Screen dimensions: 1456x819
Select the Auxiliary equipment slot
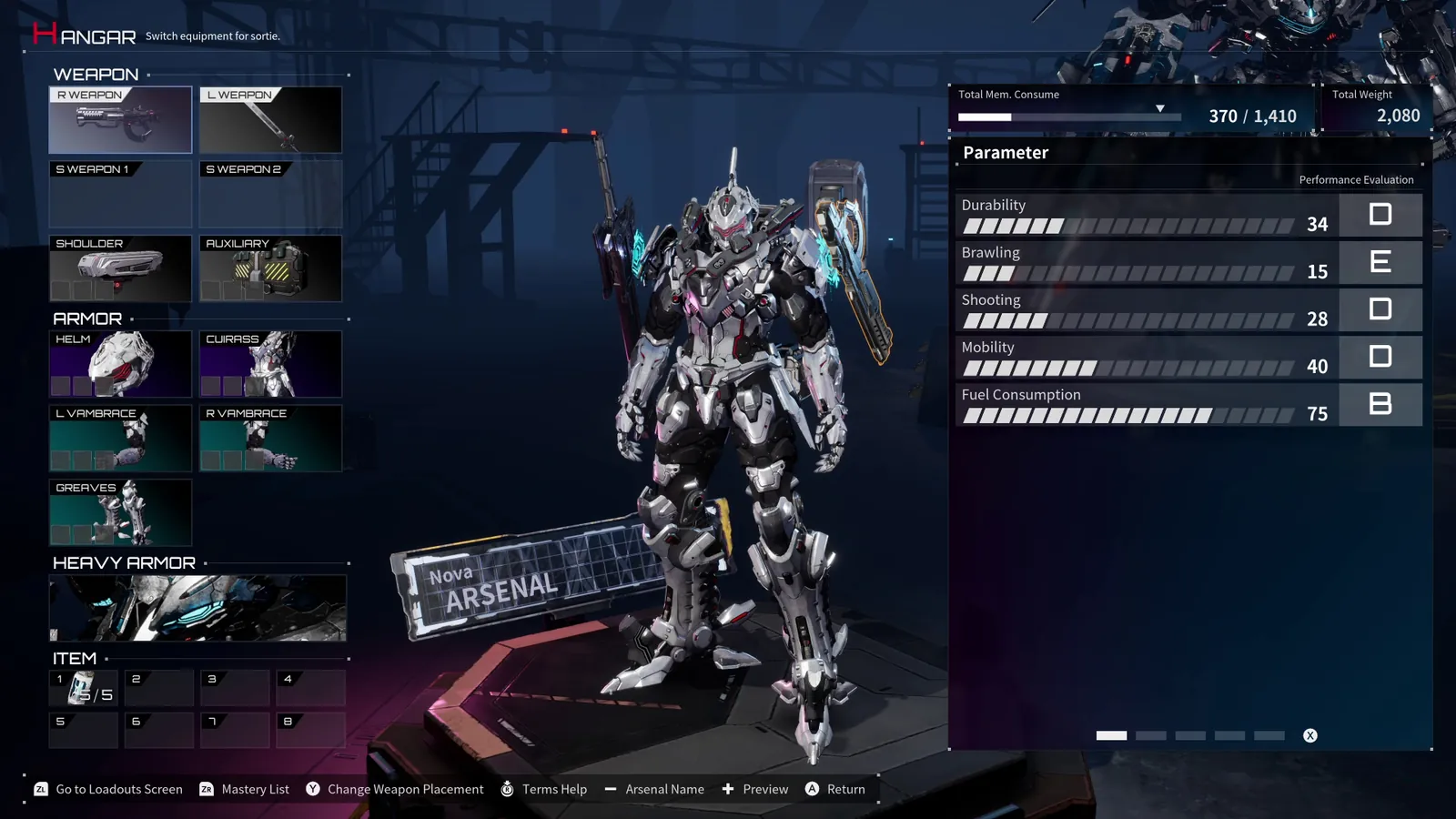269,268
